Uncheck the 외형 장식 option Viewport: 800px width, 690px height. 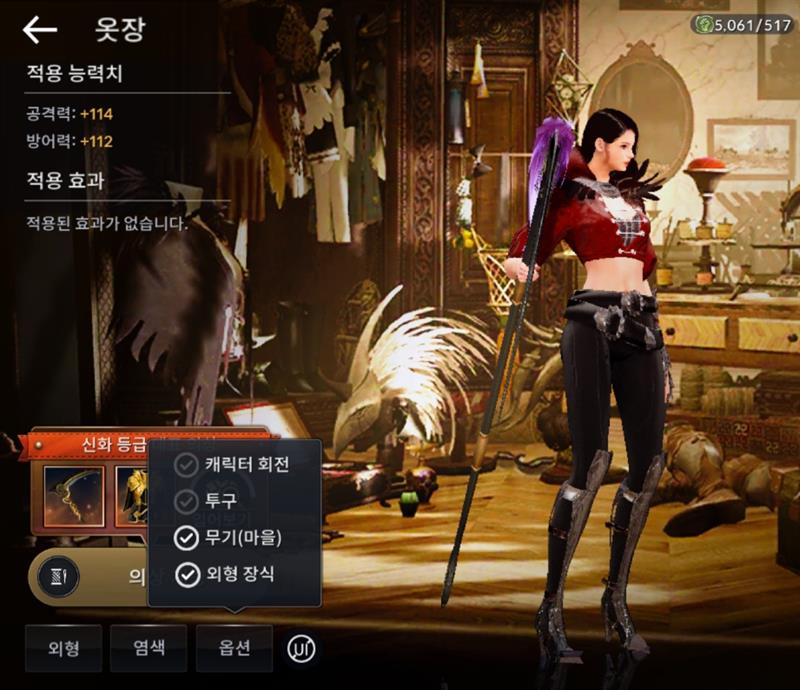click(x=186, y=574)
